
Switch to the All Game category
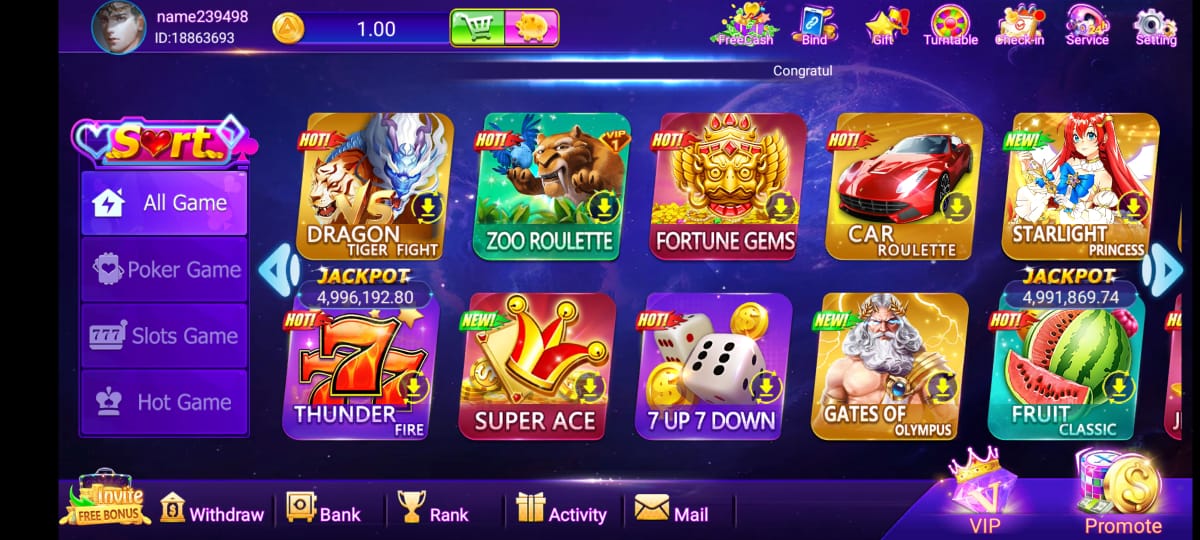click(x=164, y=203)
